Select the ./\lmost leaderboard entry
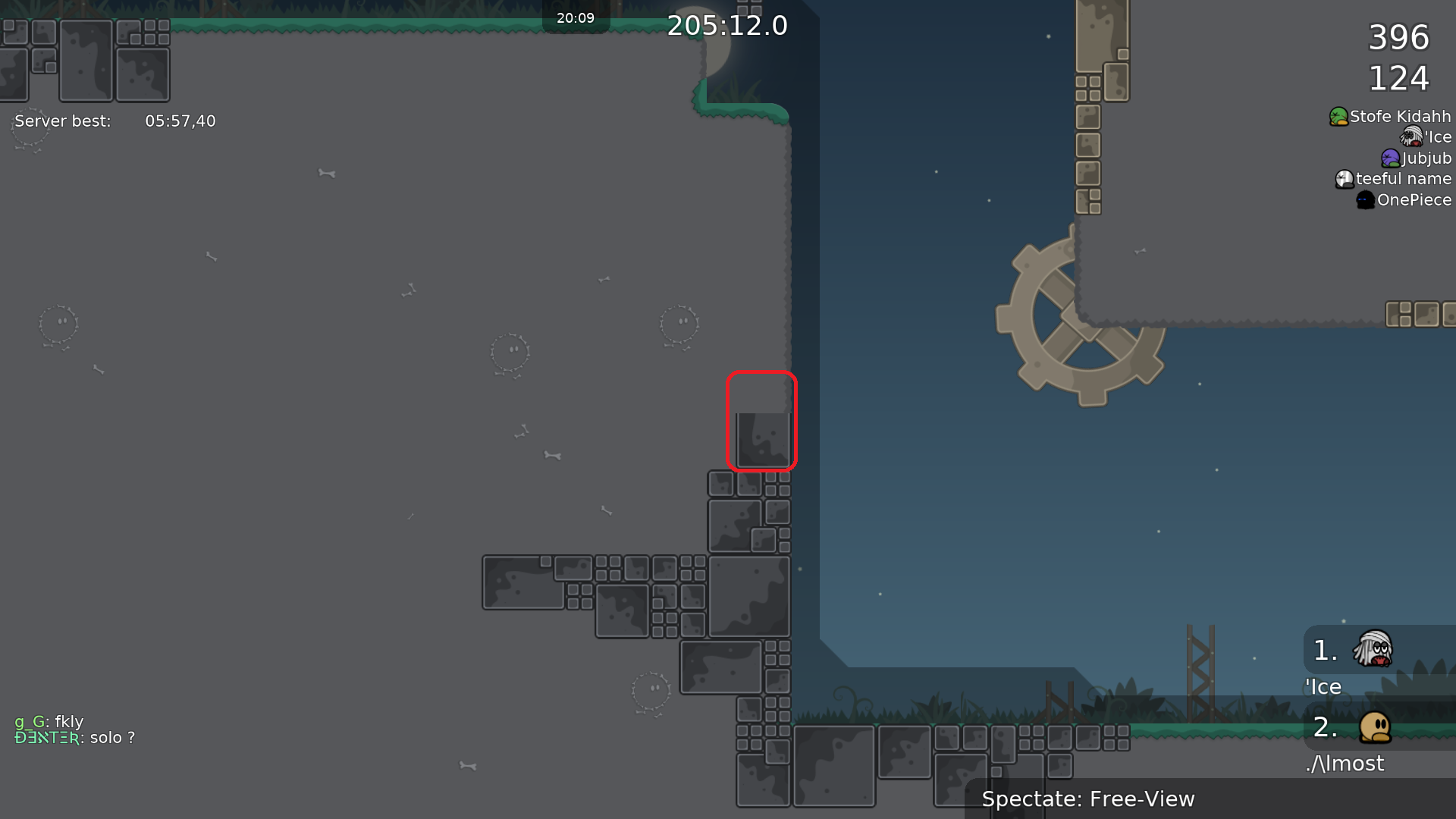The height and width of the screenshot is (819, 1456). coord(1345,763)
